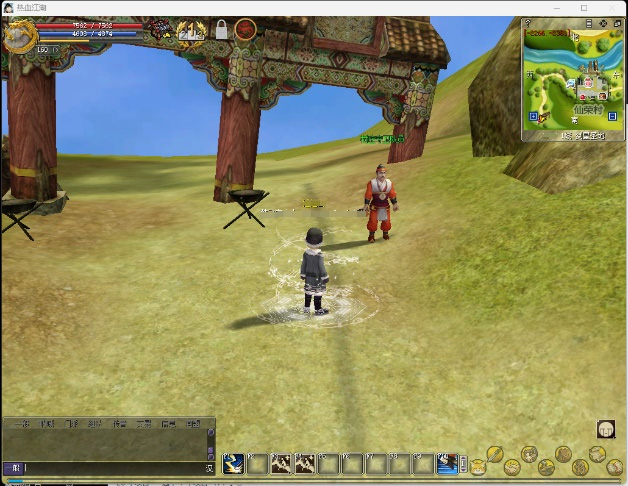
Task: Click the red dragon emblem icon
Action: [x=245, y=30]
